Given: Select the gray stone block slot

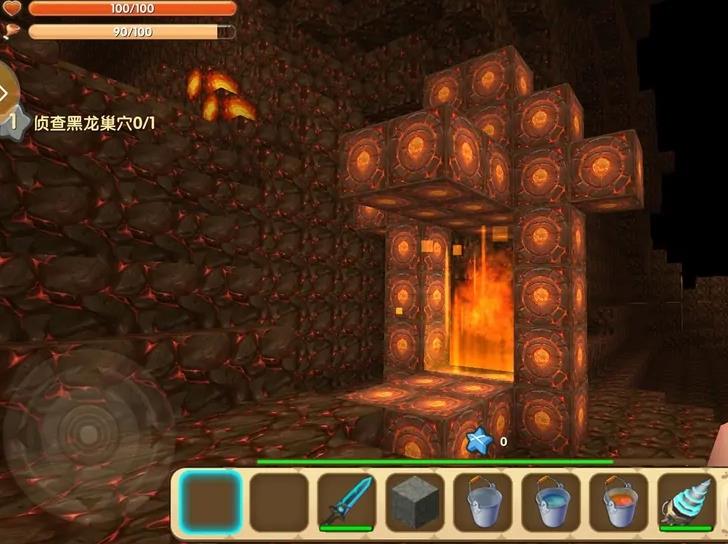Looking at the screenshot, I should point(414,502).
